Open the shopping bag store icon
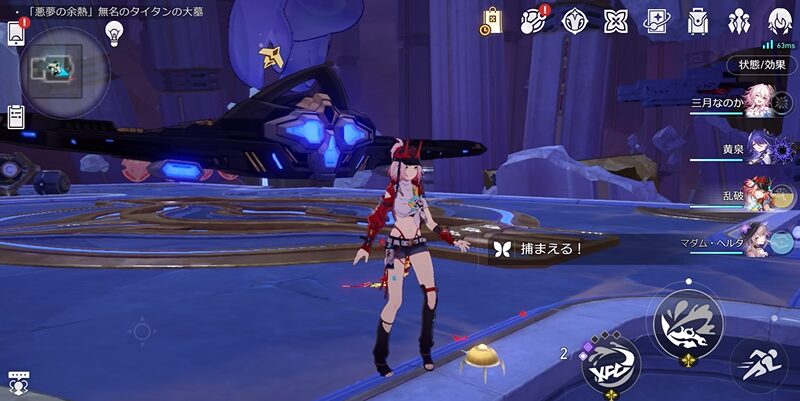 (x=491, y=20)
